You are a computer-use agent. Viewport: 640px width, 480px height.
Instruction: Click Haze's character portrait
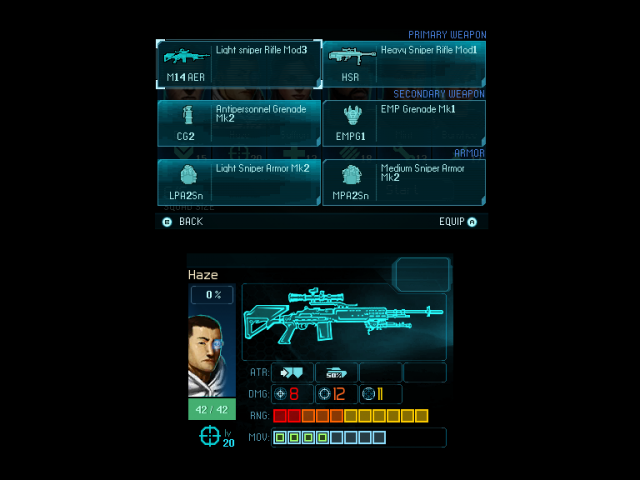pyautogui.click(x=213, y=354)
